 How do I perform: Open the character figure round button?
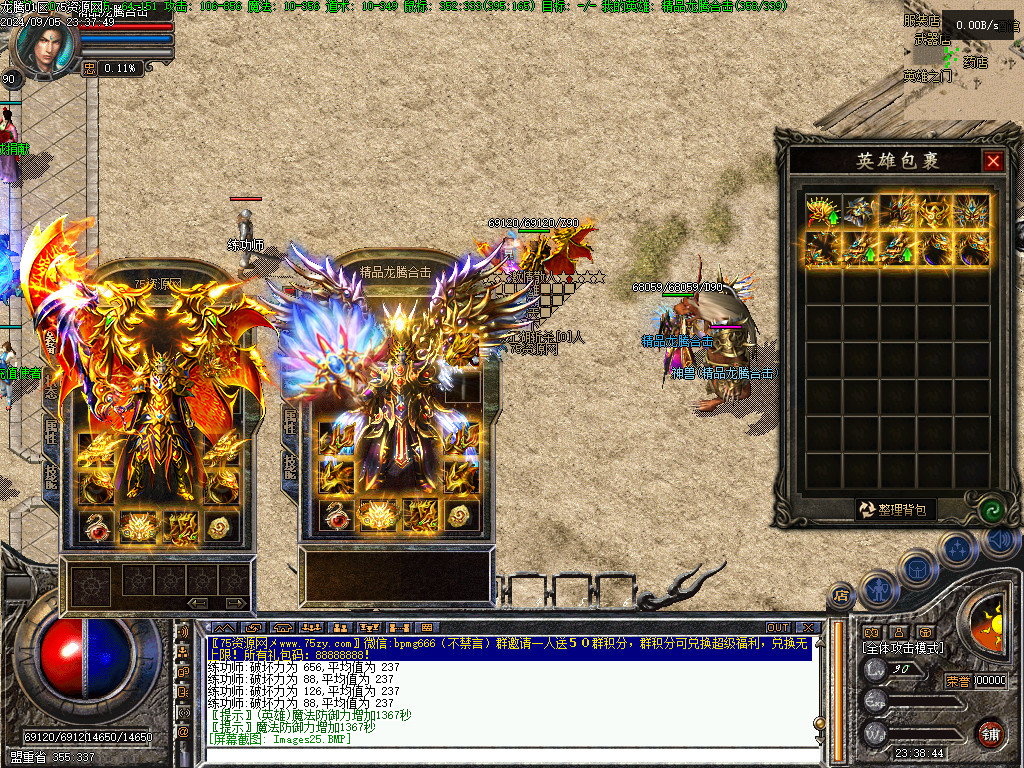tap(878, 588)
